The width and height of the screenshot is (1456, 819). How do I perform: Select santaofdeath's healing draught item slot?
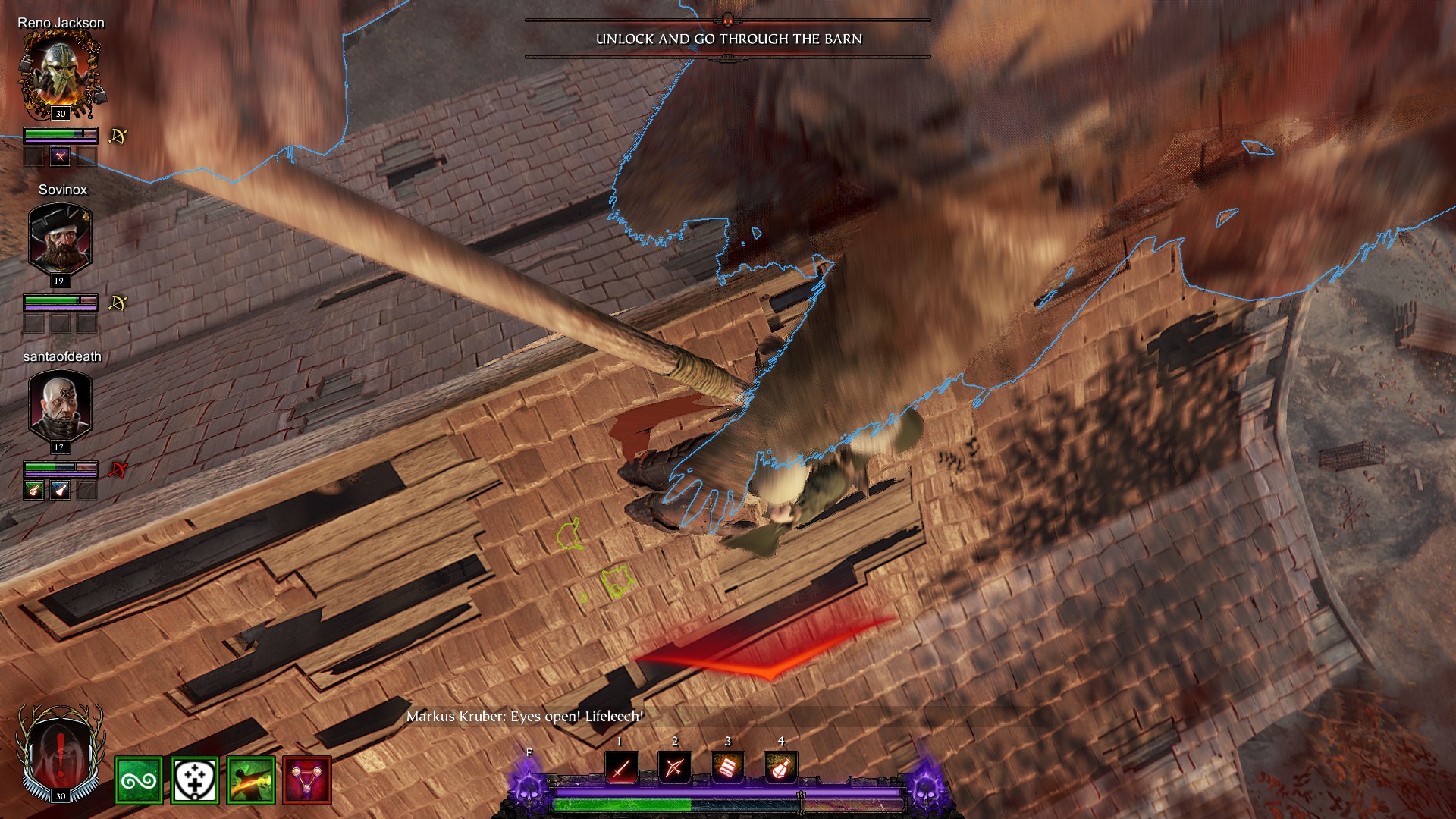point(33,491)
